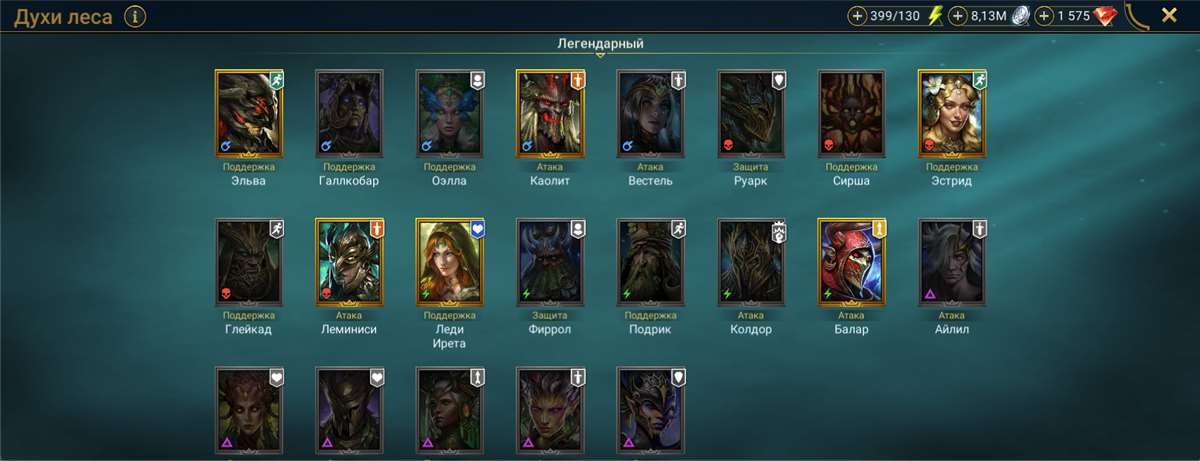Choose the Глейкад champion card
Screen dimensions: 1200x461
249,262
